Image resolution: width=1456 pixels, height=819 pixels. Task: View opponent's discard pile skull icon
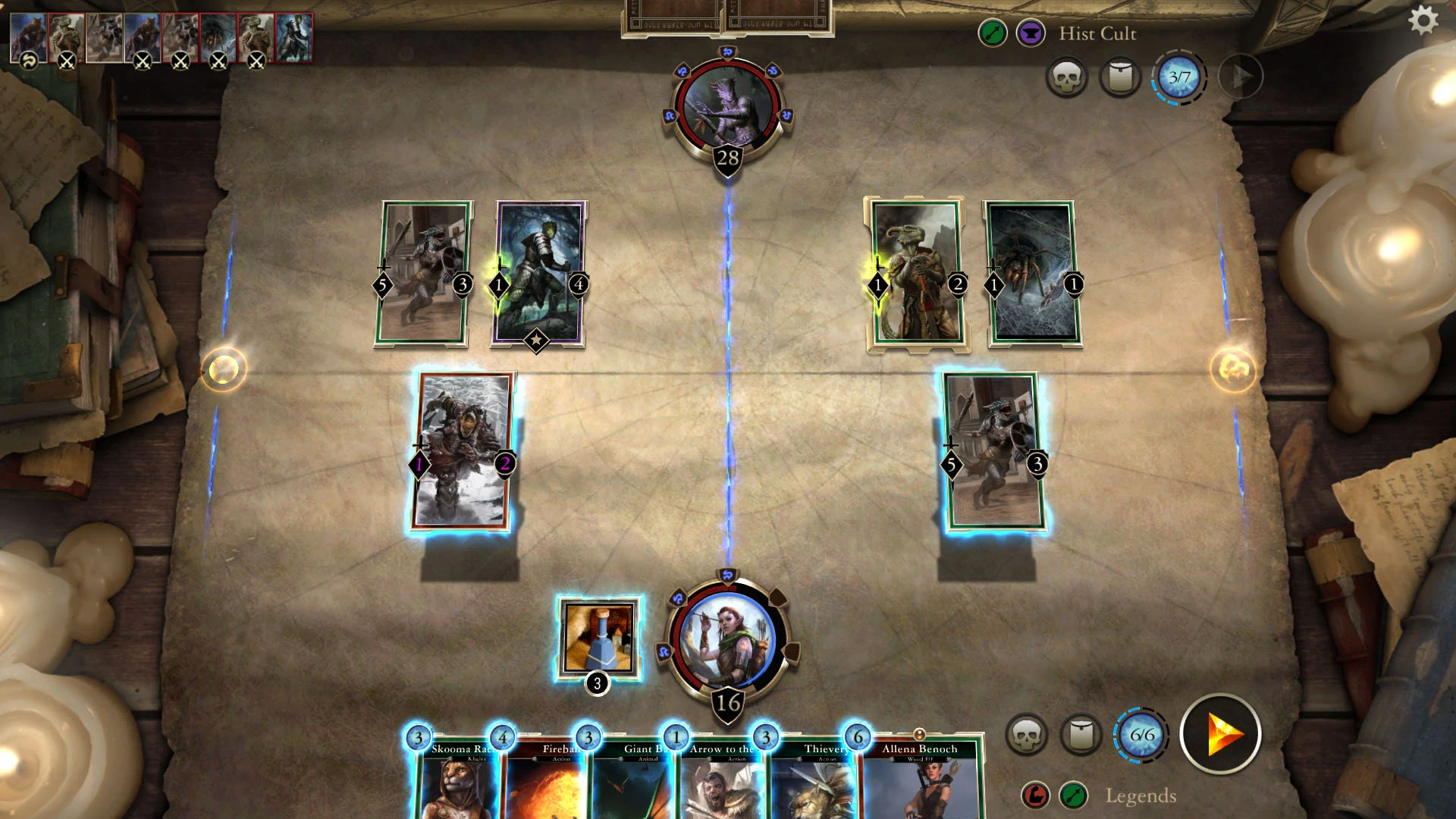(x=1068, y=77)
